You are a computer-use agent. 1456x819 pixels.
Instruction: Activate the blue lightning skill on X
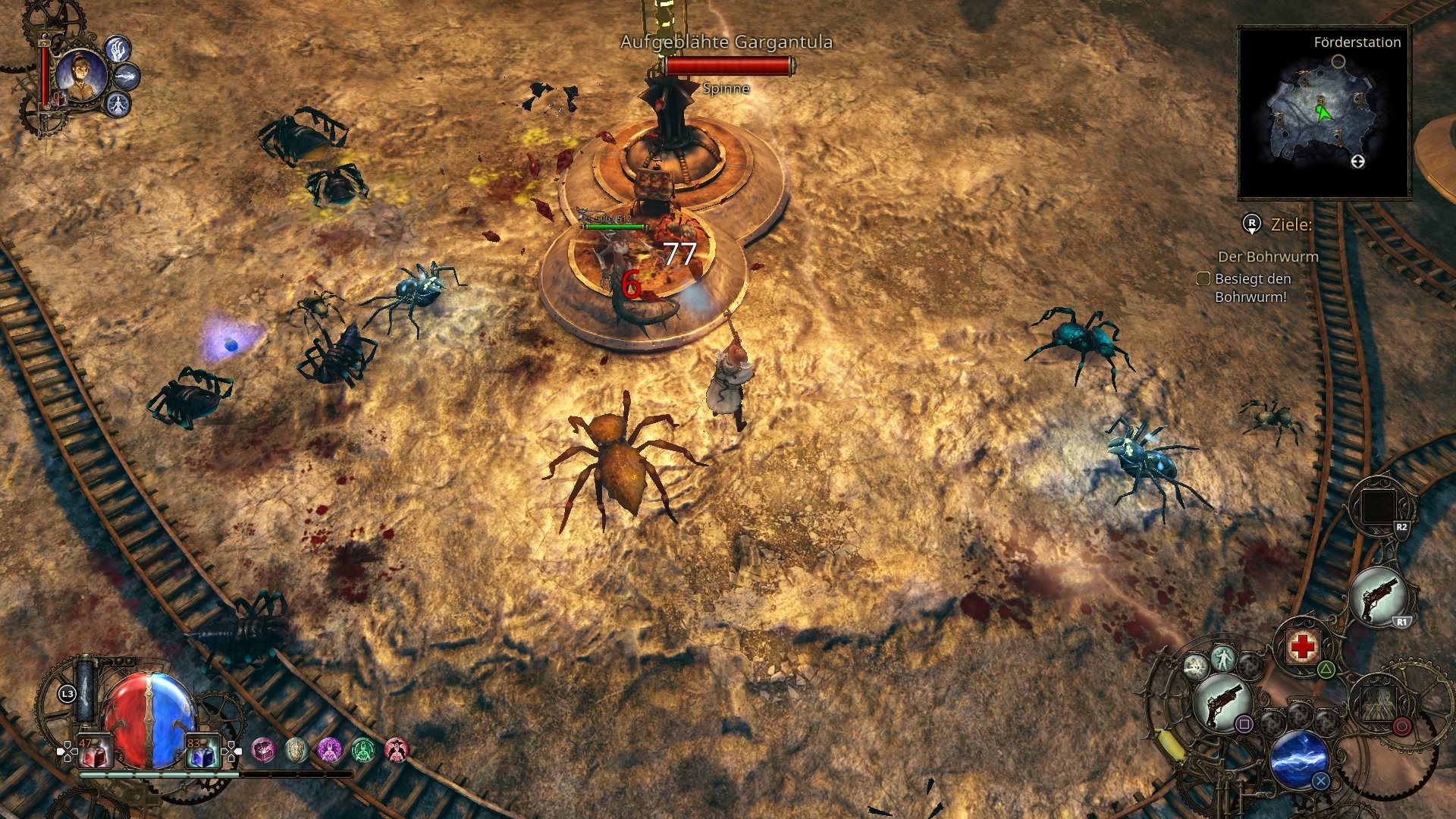[x=1301, y=759]
